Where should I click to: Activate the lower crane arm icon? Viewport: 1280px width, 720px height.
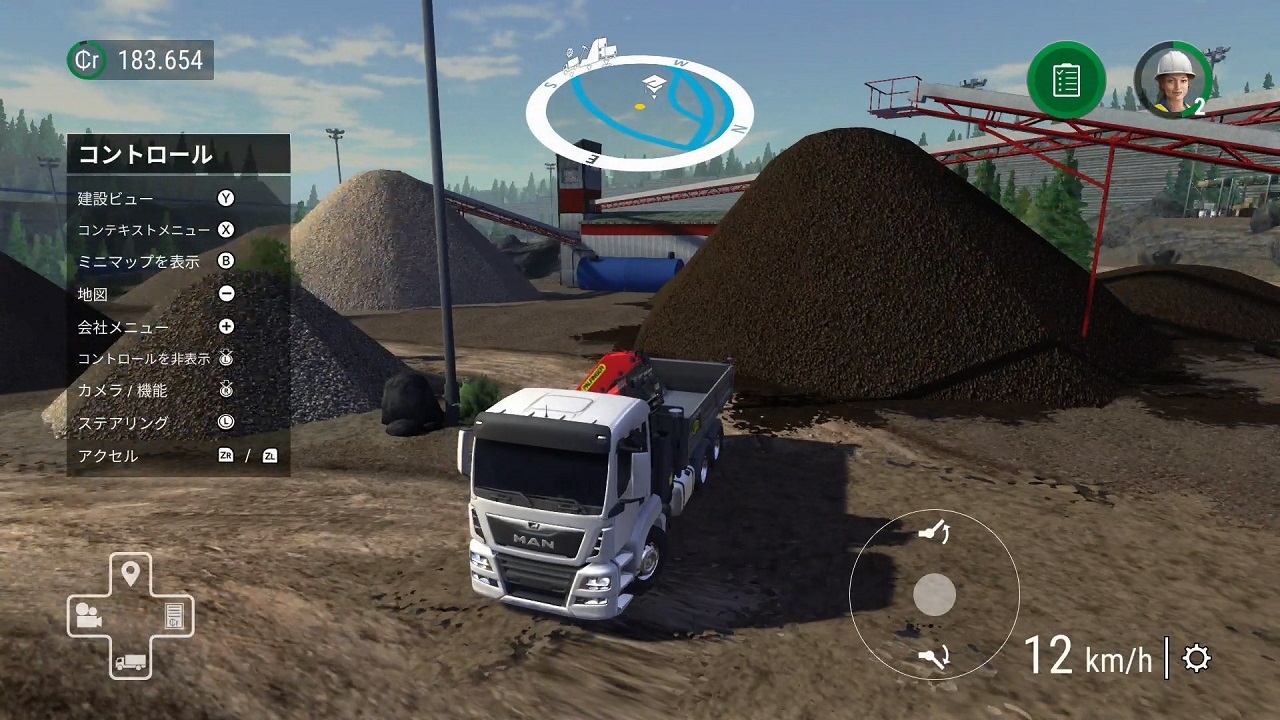point(934,657)
